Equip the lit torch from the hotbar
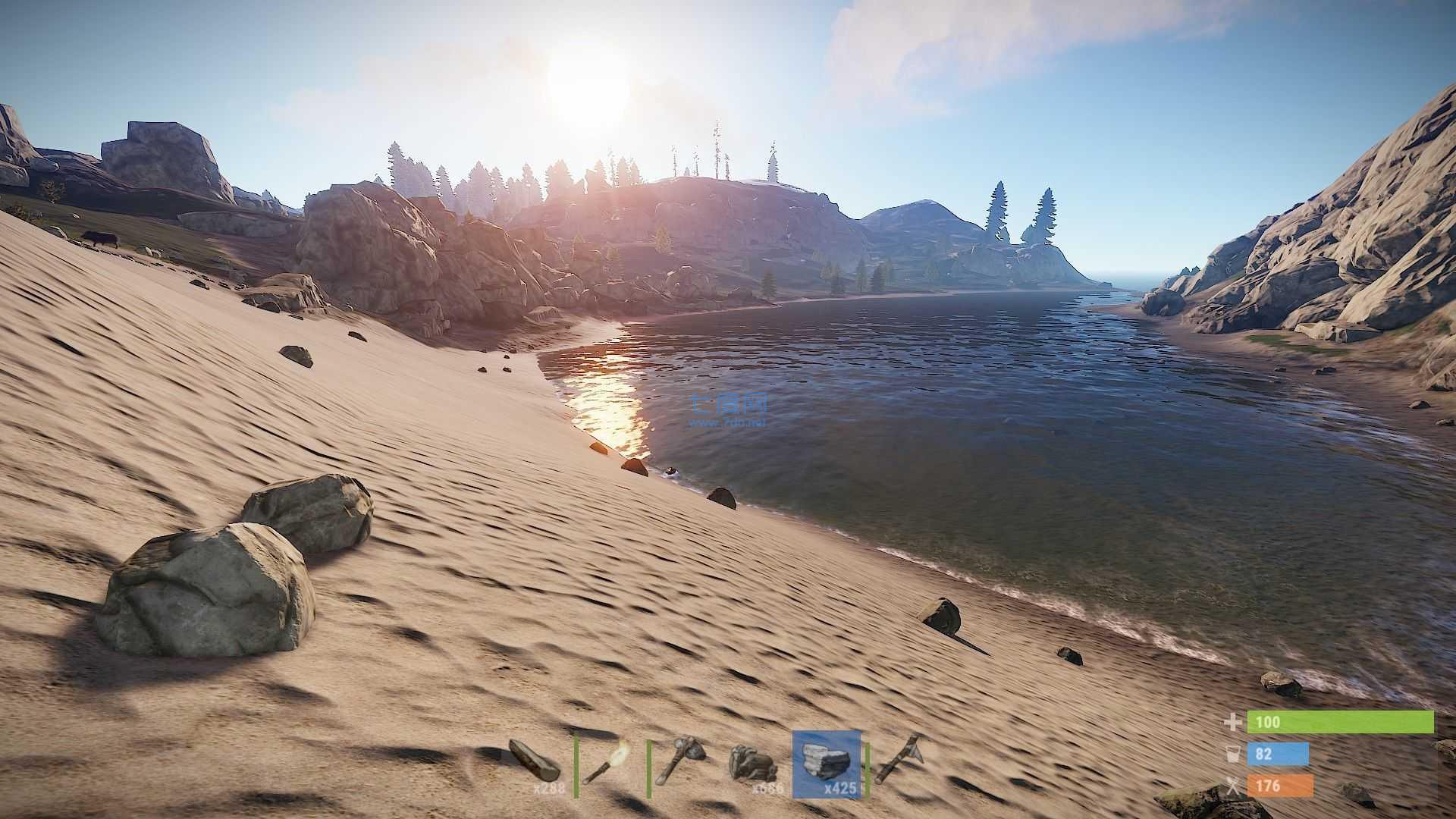 pyautogui.click(x=609, y=762)
